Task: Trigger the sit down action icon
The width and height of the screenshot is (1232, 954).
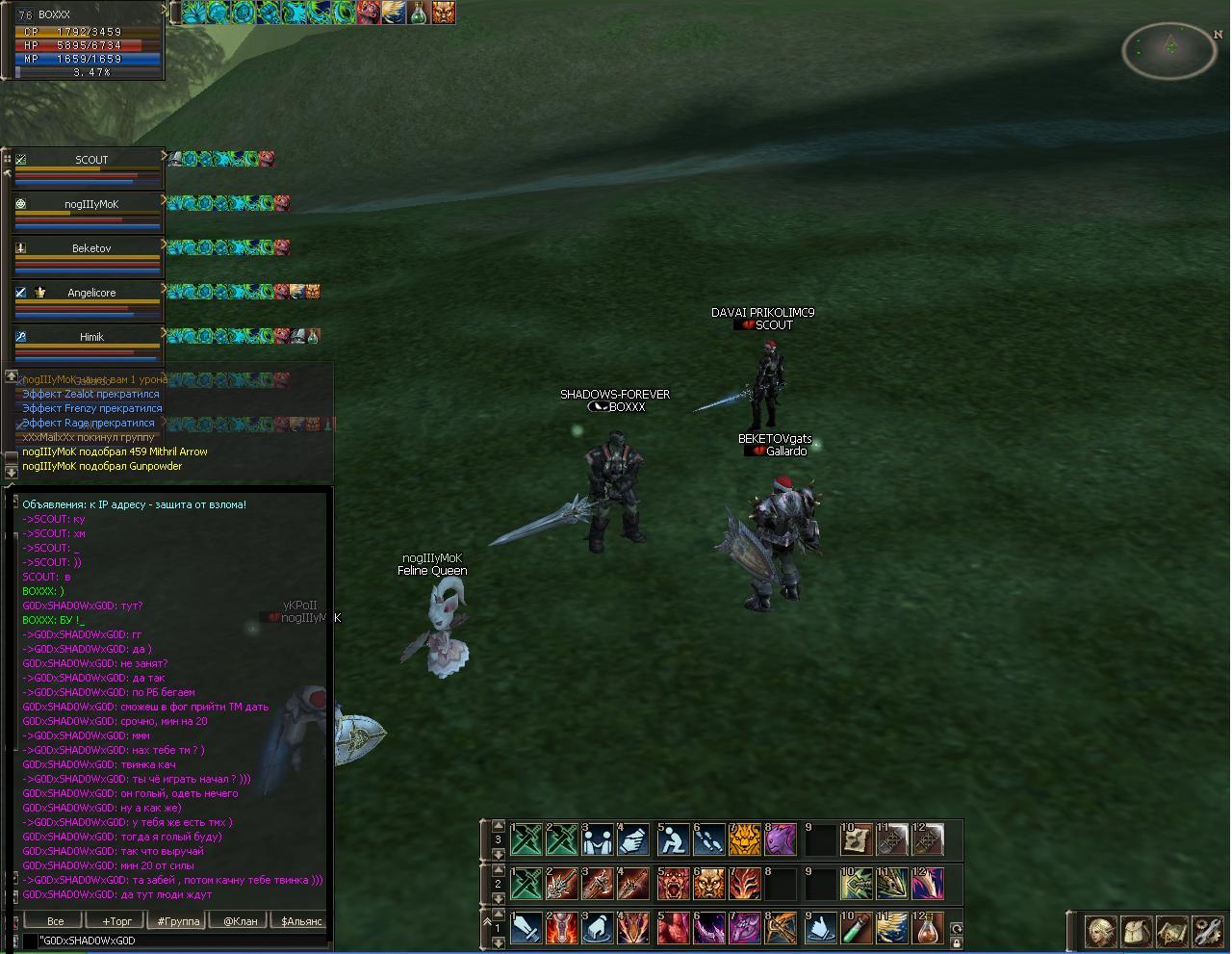Action: pos(673,840)
